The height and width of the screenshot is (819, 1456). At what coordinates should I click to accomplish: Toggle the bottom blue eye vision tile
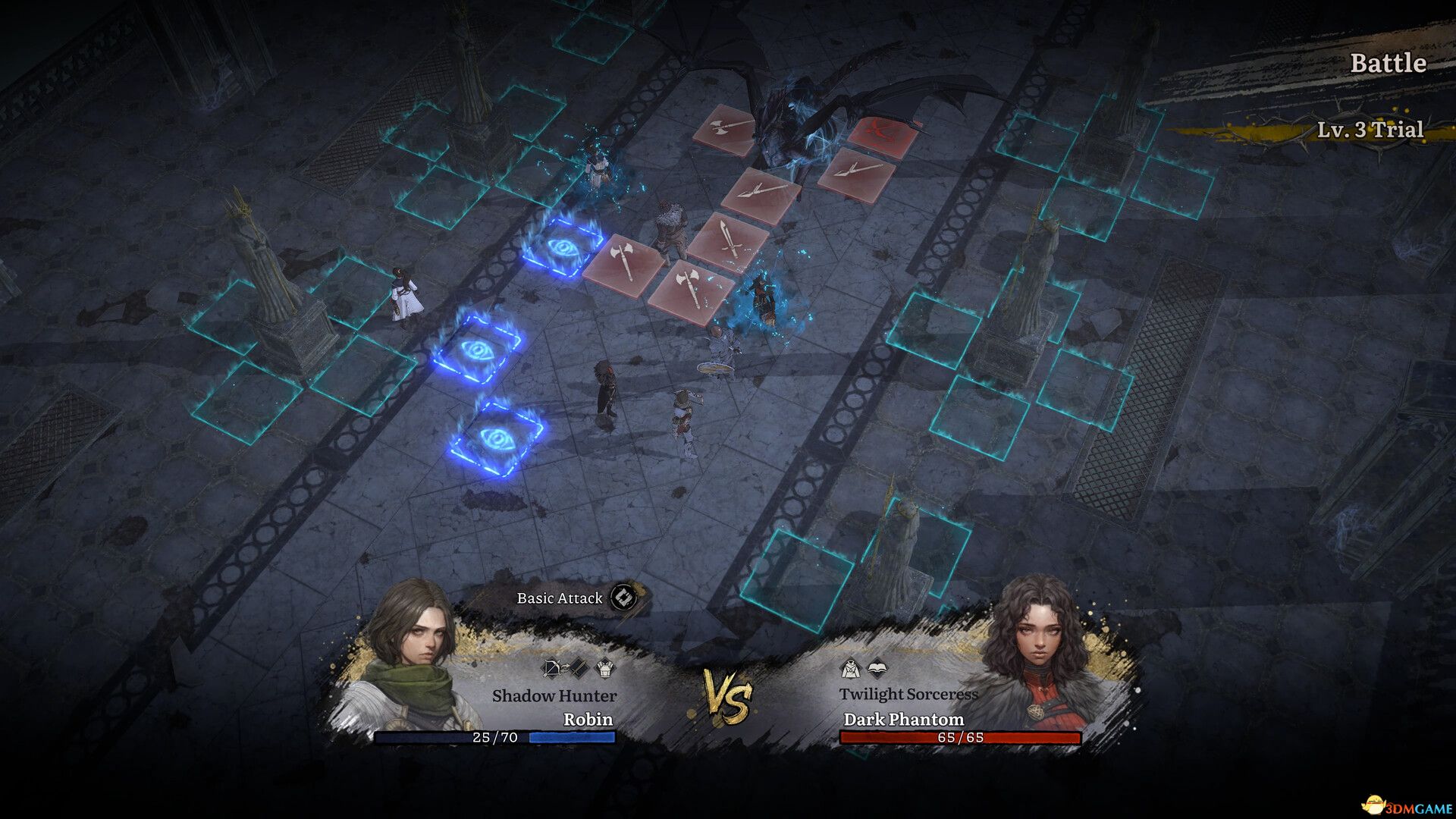[x=495, y=436]
